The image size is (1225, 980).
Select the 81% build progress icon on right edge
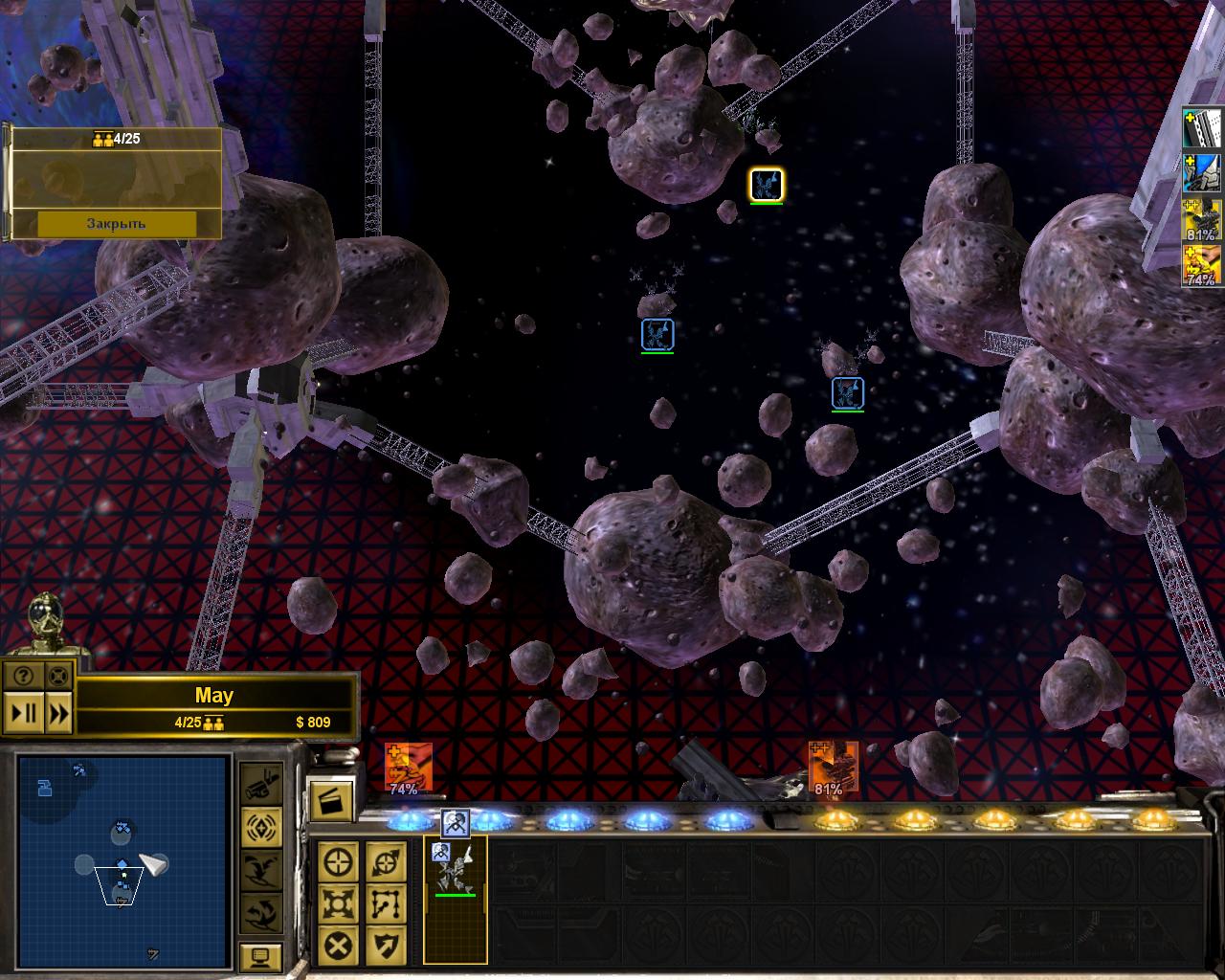click(1202, 220)
